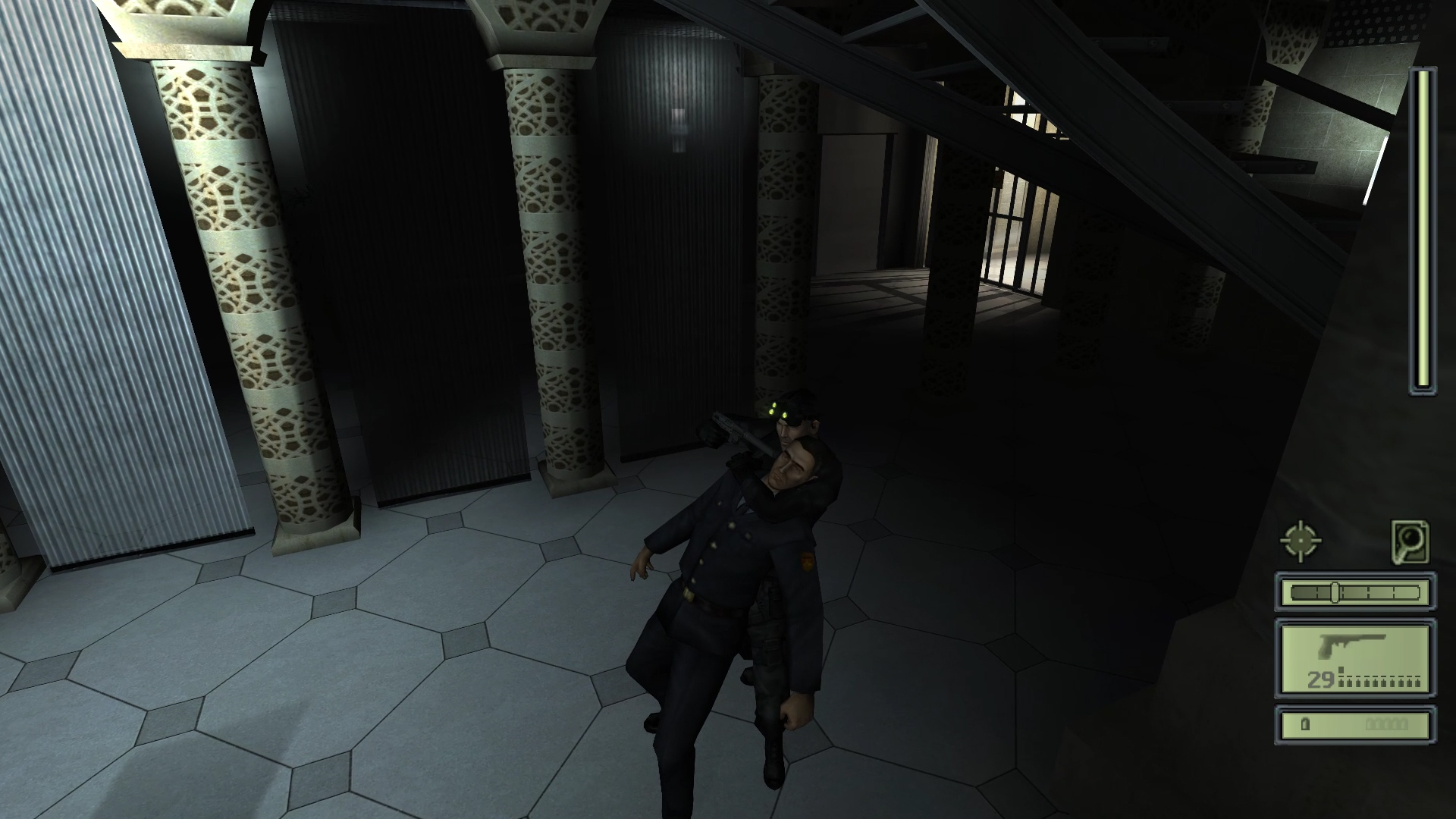Select the crosshair aiming reticle icon
The width and height of the screenshot is (1456, 819).
(1300, 539)
